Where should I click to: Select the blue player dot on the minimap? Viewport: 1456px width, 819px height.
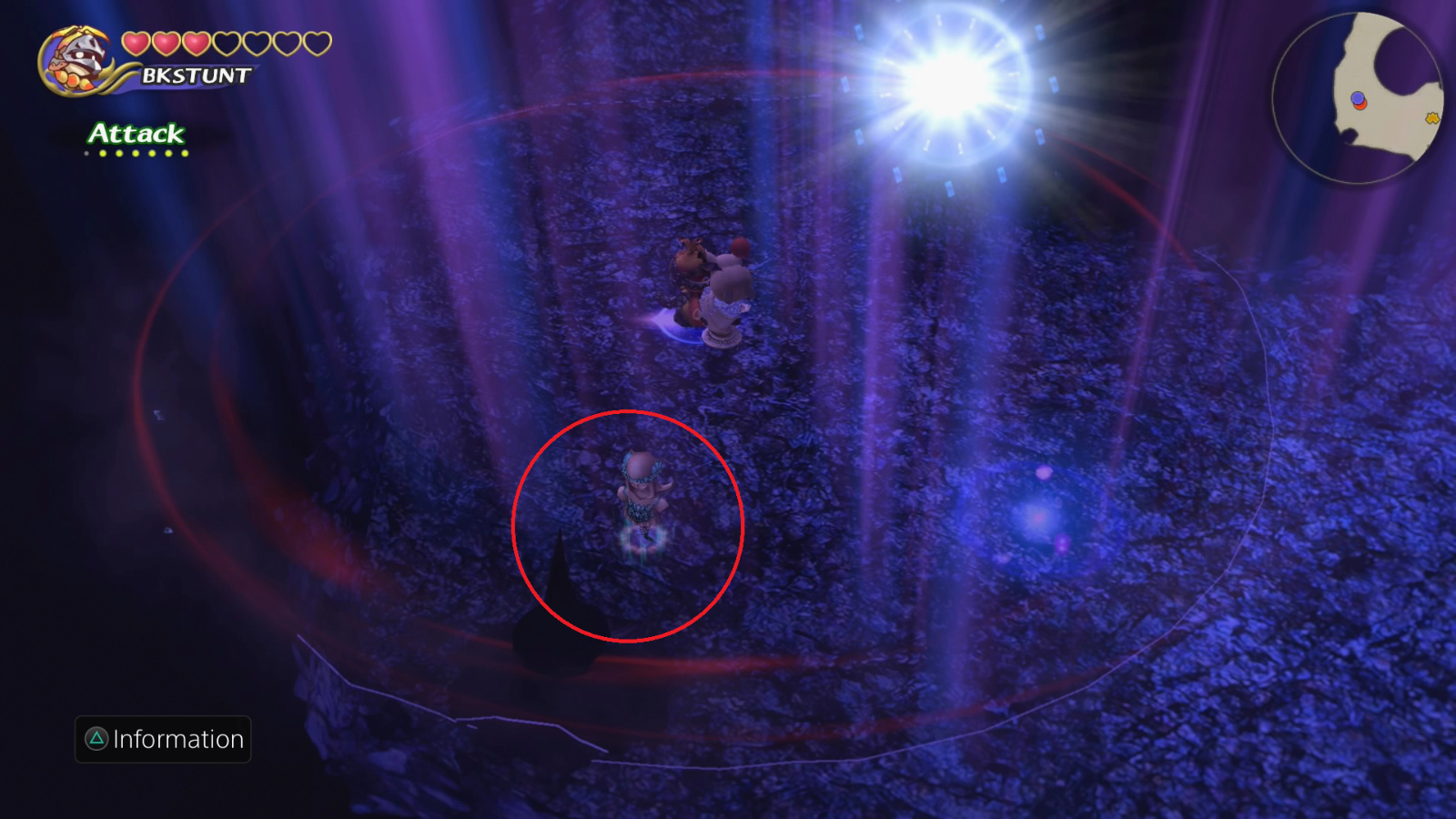pos(1358,97)
